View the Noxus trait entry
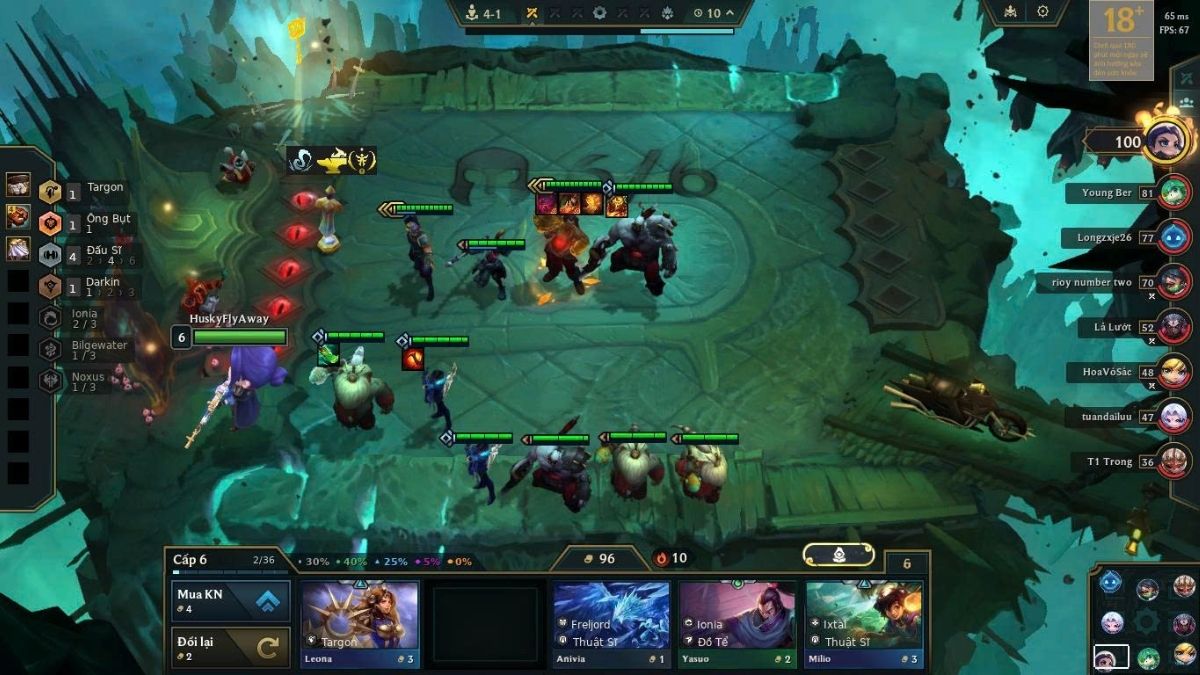 pos(85,381)
